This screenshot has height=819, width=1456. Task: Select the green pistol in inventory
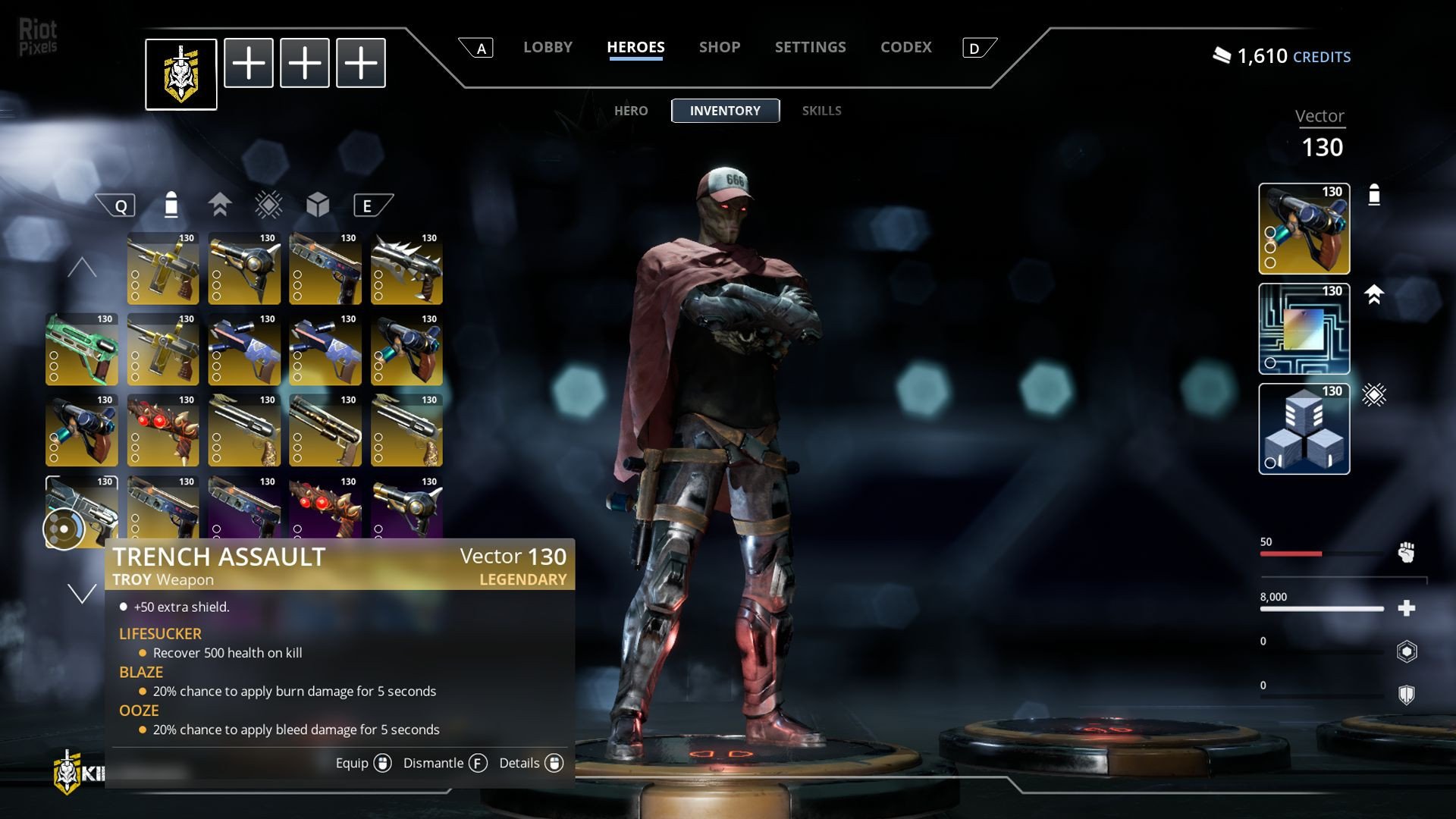click(82, 350)
